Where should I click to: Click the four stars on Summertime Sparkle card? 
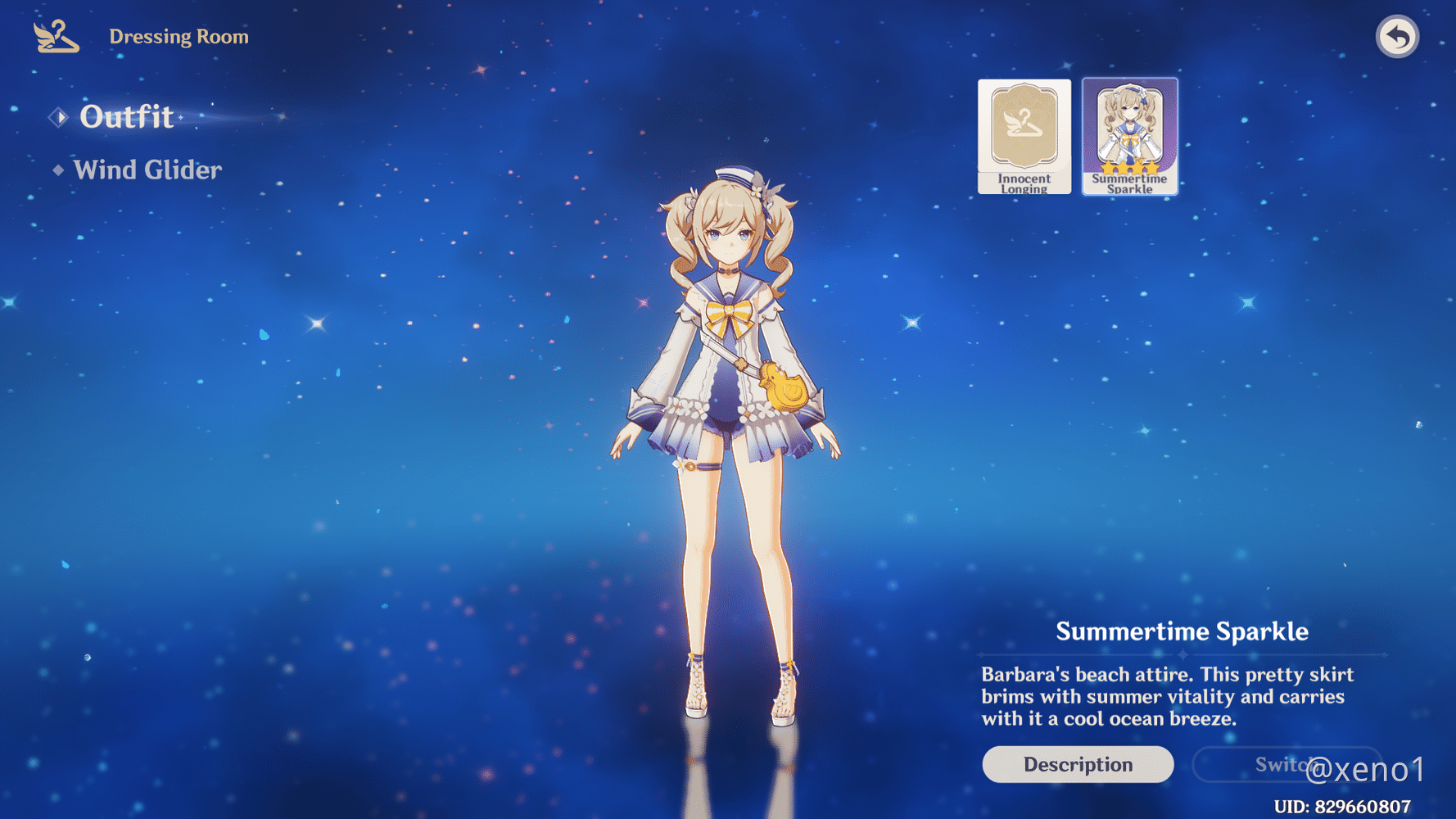1130,167
